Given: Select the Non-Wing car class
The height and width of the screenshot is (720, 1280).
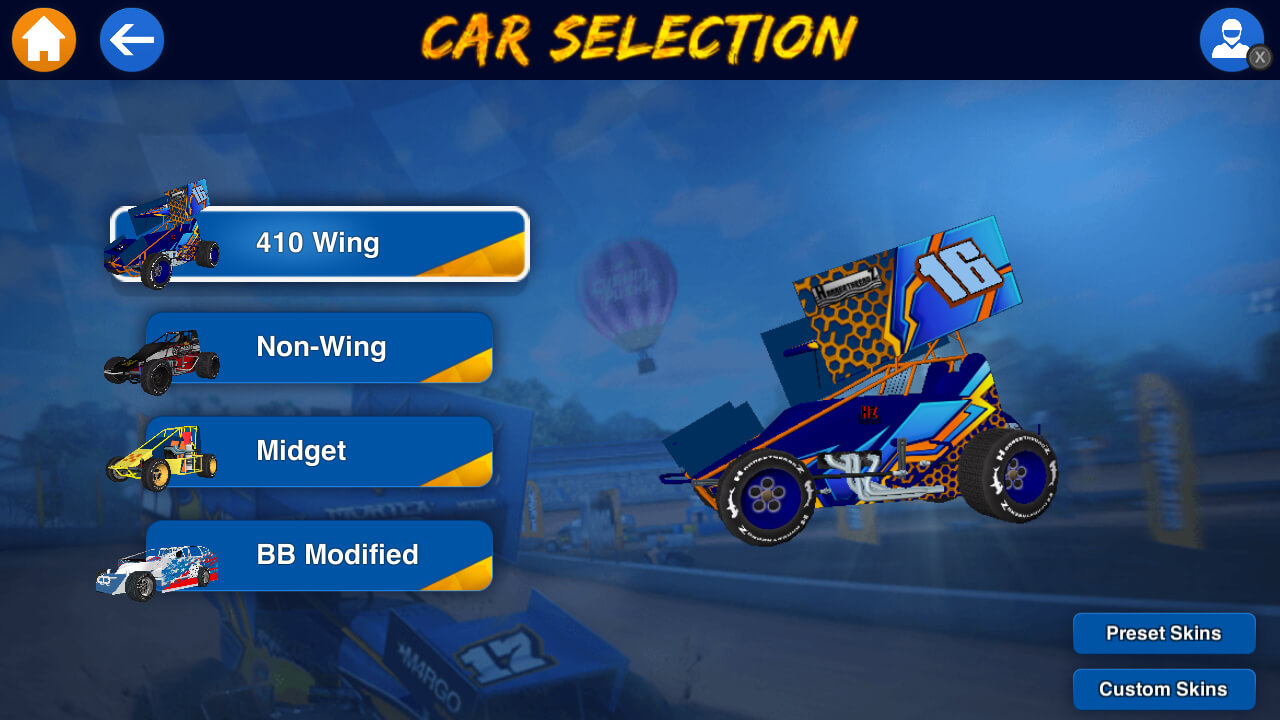Looking at the screenshot, I should 320,347.
